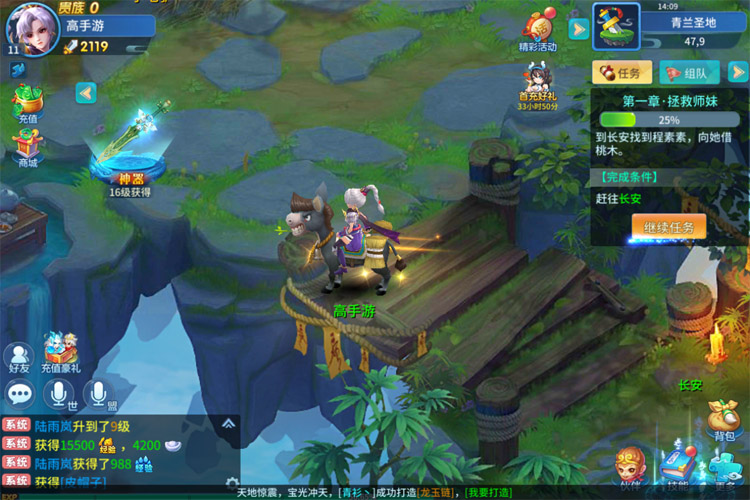This screenshot has height=500, width=750.
Task: Open 精彩活动 events
Action: pos(540,28)
